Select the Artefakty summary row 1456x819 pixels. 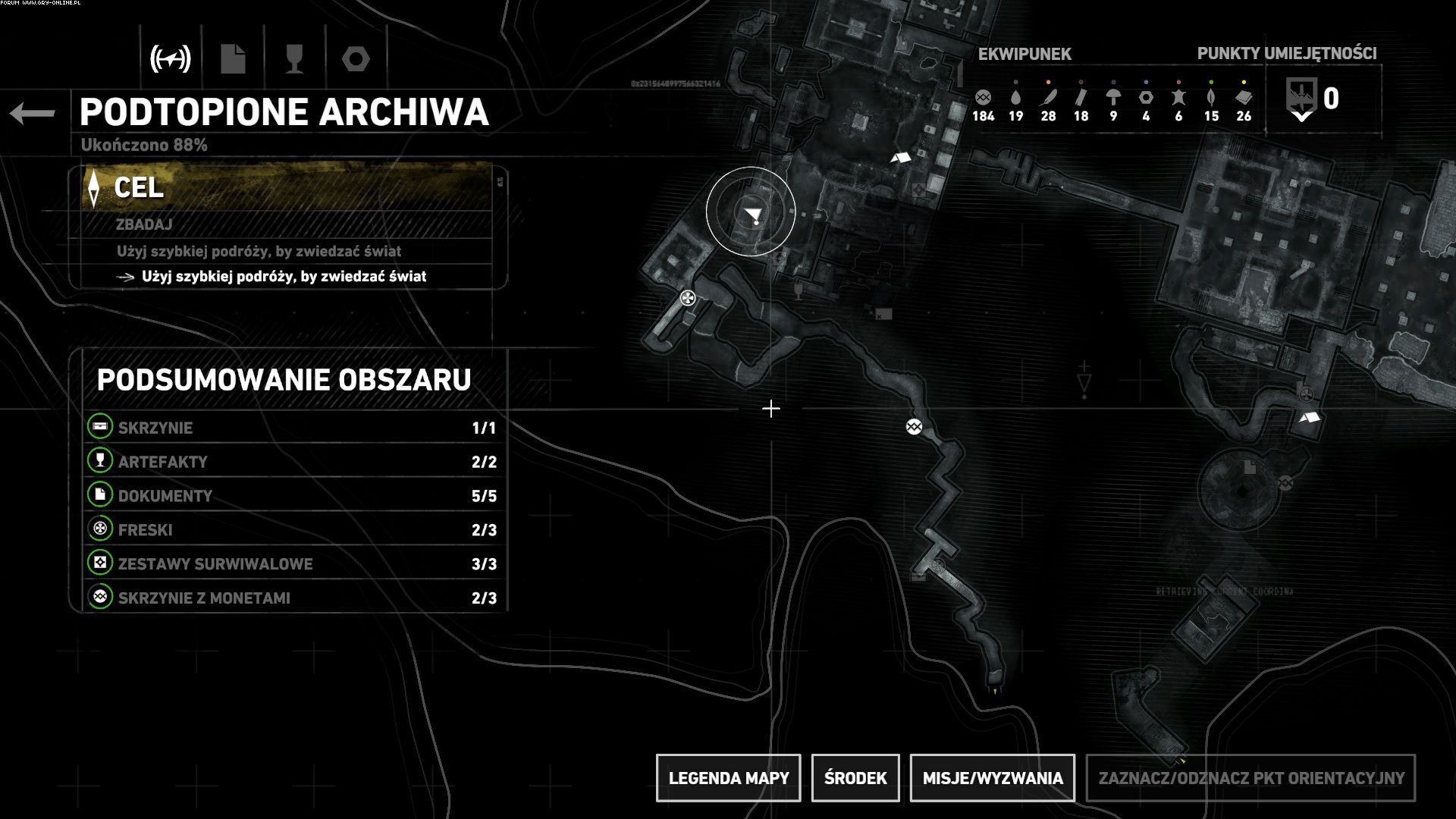(294, 462)
